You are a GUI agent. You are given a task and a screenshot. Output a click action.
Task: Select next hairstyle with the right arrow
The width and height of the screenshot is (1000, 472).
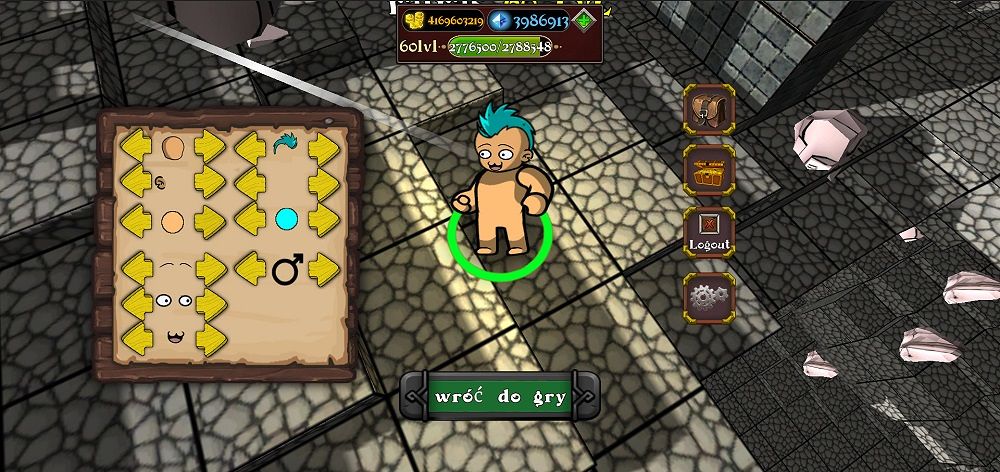[x=324, y=147]
